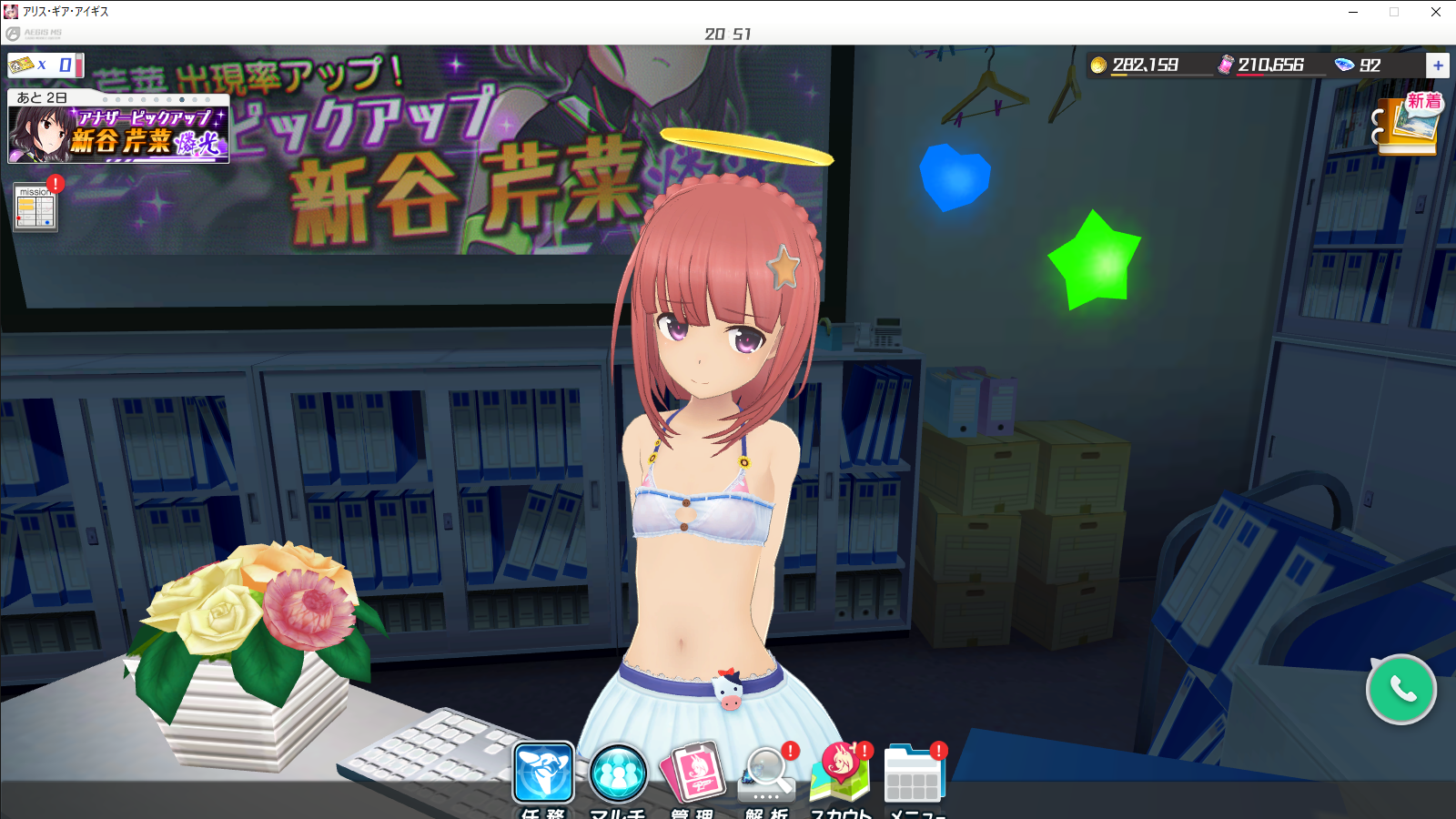Open the メニュー folder menu
The image size is (1456, 819).
tap(915, 775)
